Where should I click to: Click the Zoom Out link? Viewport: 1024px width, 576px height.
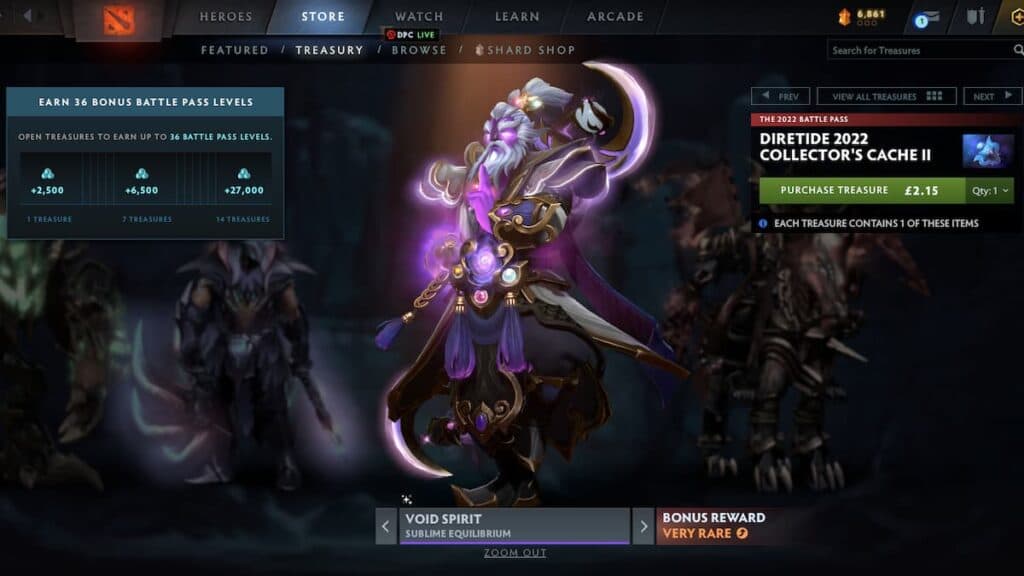pyautogui.click(x=515, y=553)
